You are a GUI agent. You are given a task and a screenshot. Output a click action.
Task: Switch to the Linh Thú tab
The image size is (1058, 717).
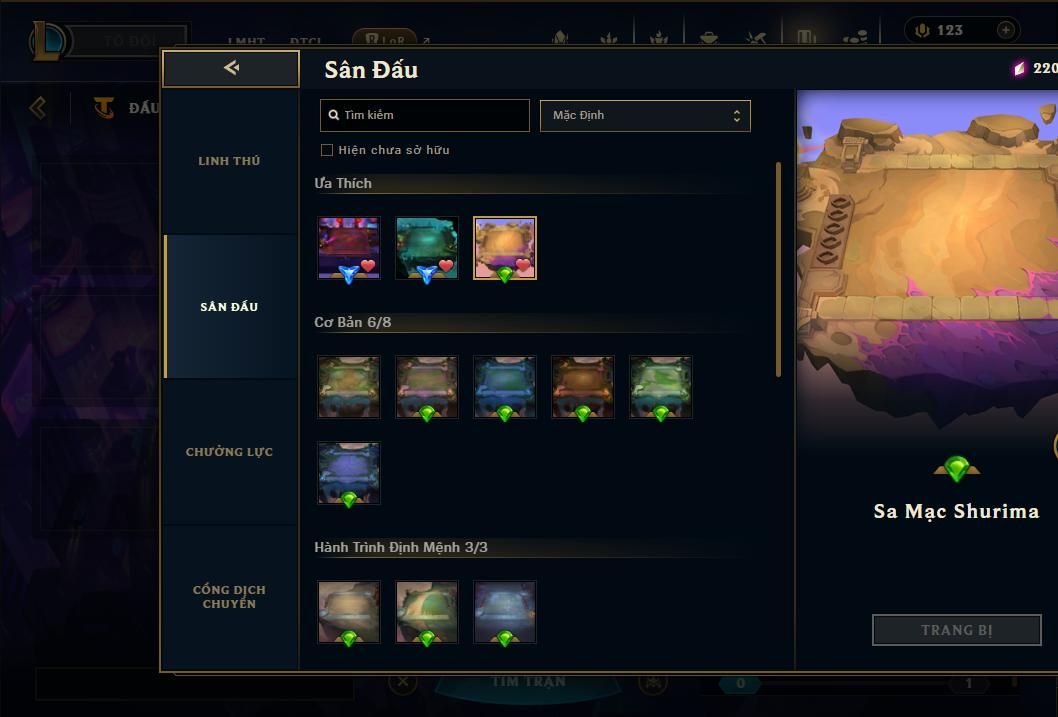click(229, 161)
